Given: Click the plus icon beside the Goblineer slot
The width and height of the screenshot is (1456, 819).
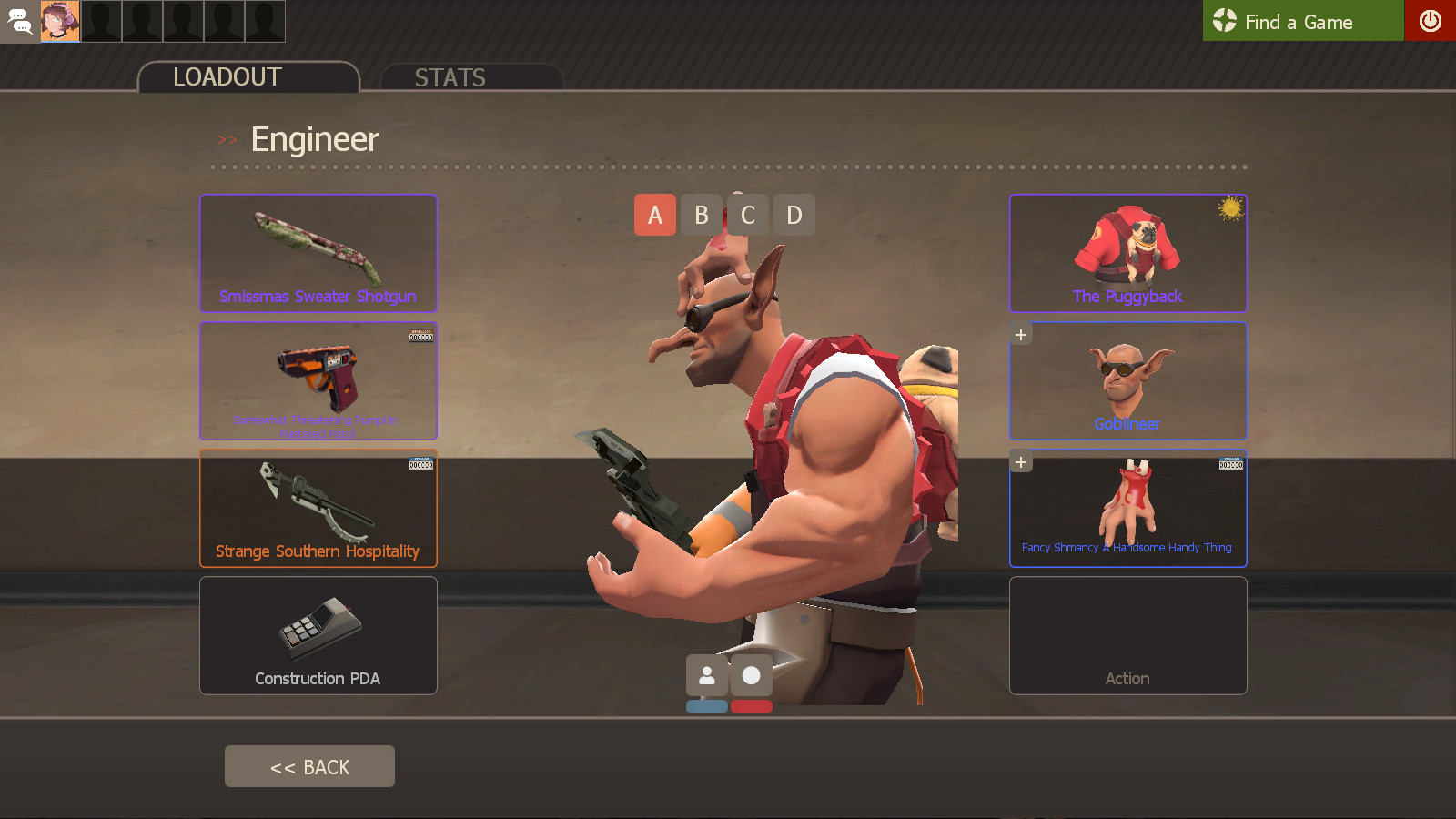Looking at the screenshot, I should click(x=1020, y=334).
